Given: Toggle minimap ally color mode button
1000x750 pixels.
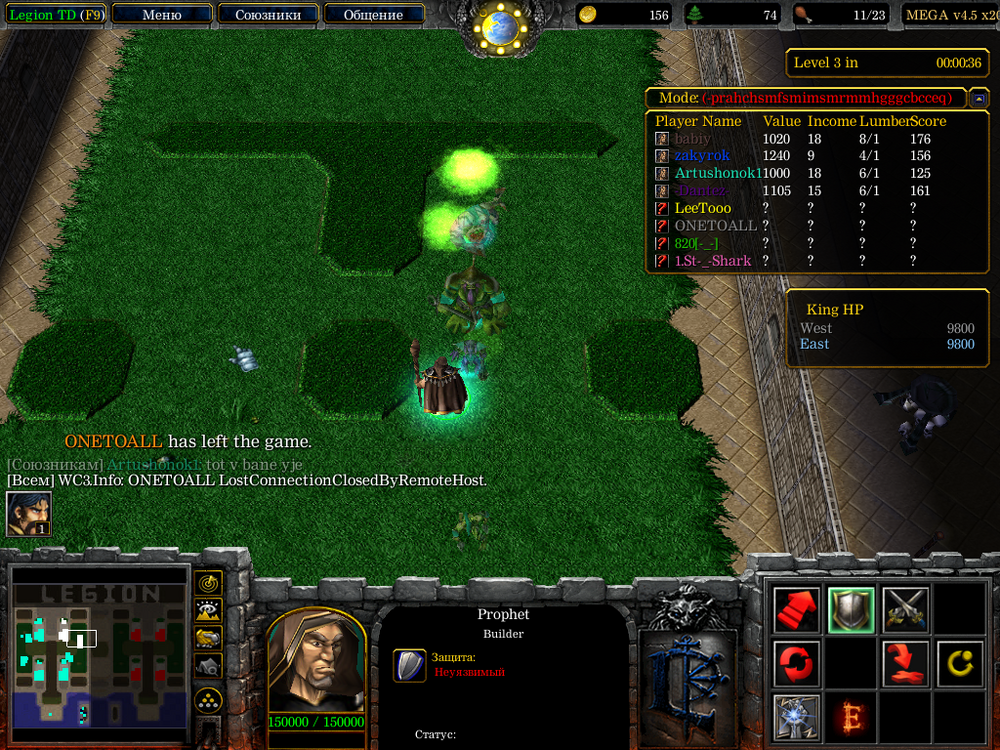Looking at the screenshot, I should coord(209,637).
